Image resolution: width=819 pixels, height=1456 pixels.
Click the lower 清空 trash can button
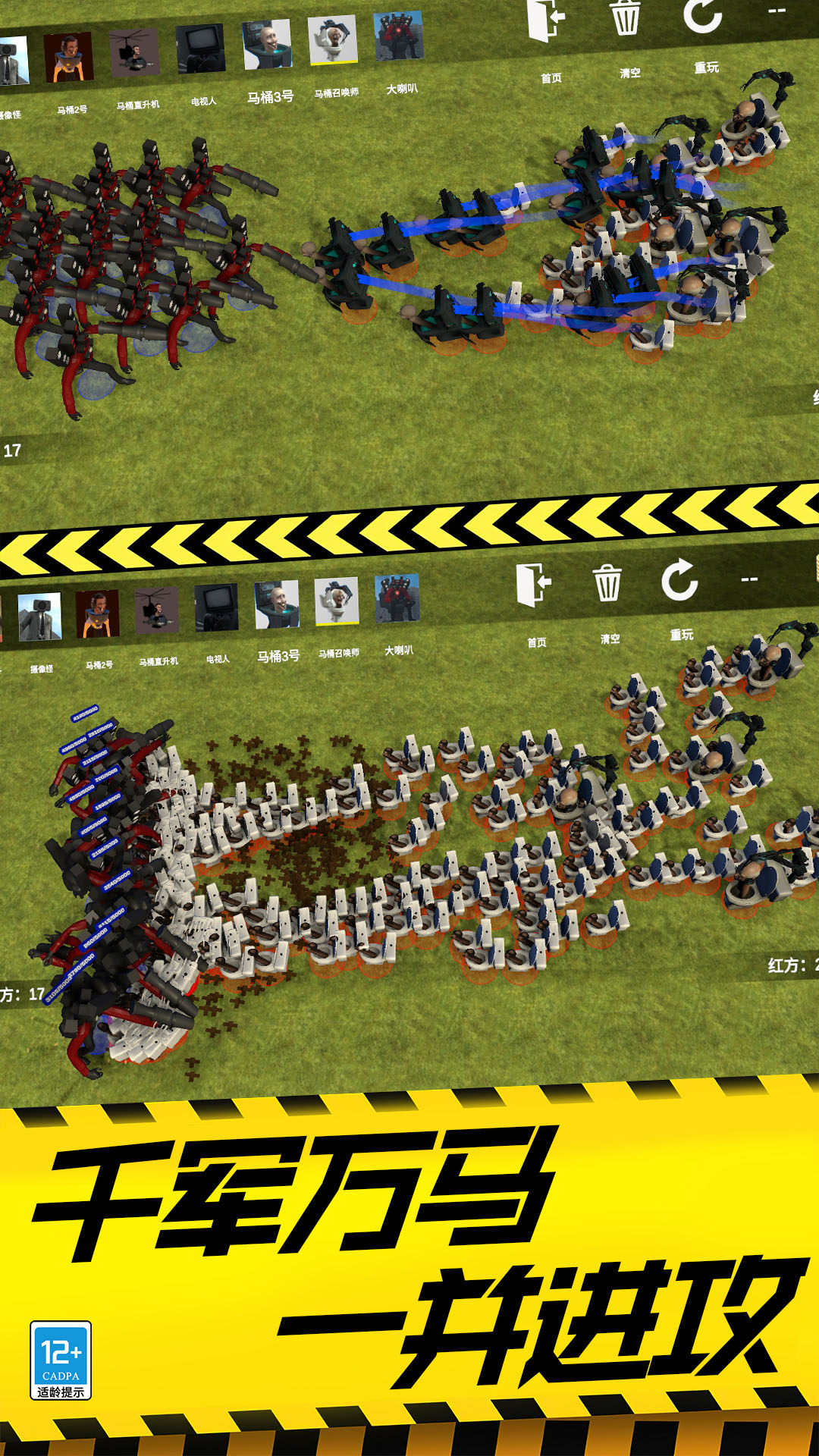[607, 582]
